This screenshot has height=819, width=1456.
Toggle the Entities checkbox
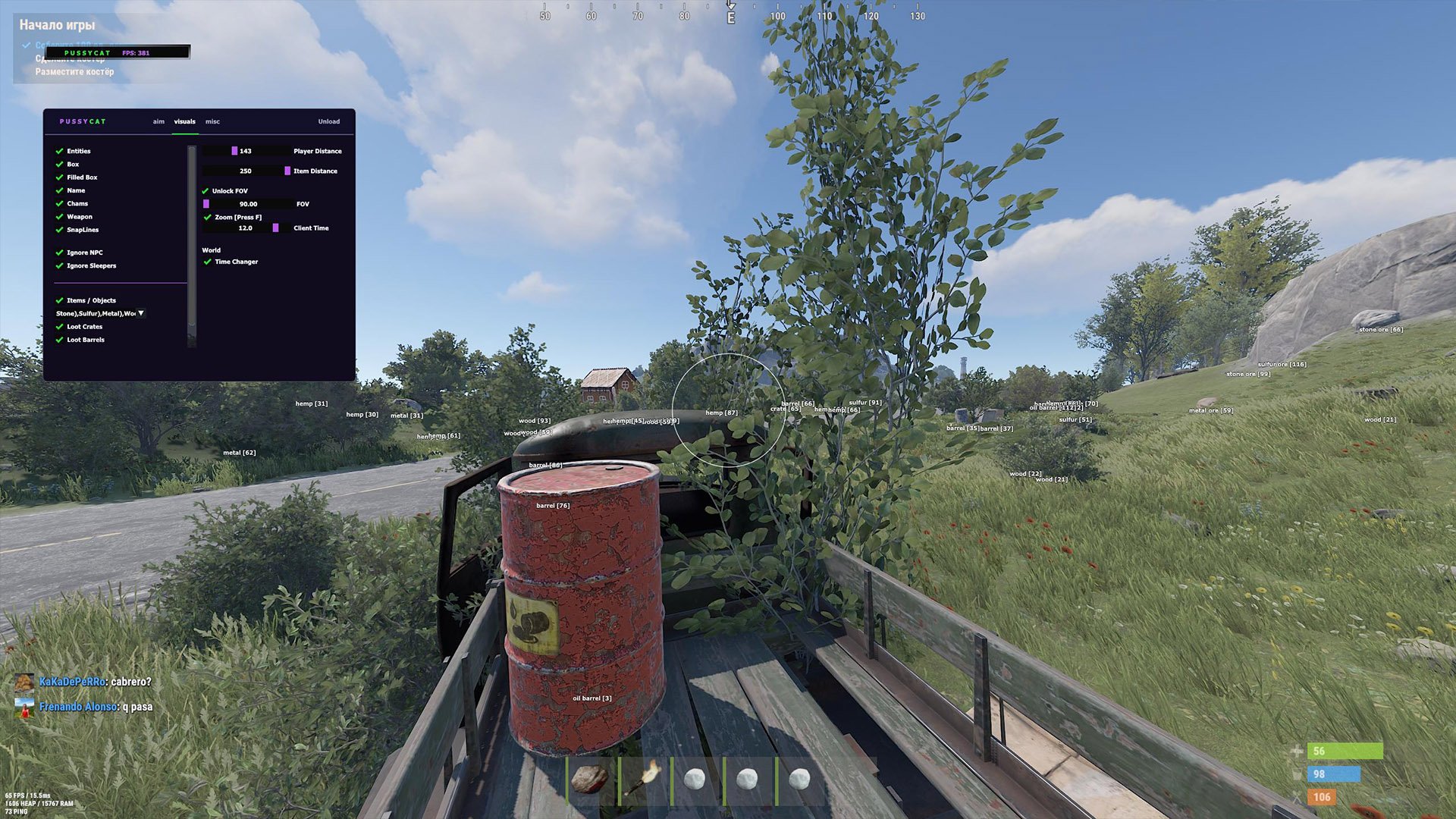[59, 151]
